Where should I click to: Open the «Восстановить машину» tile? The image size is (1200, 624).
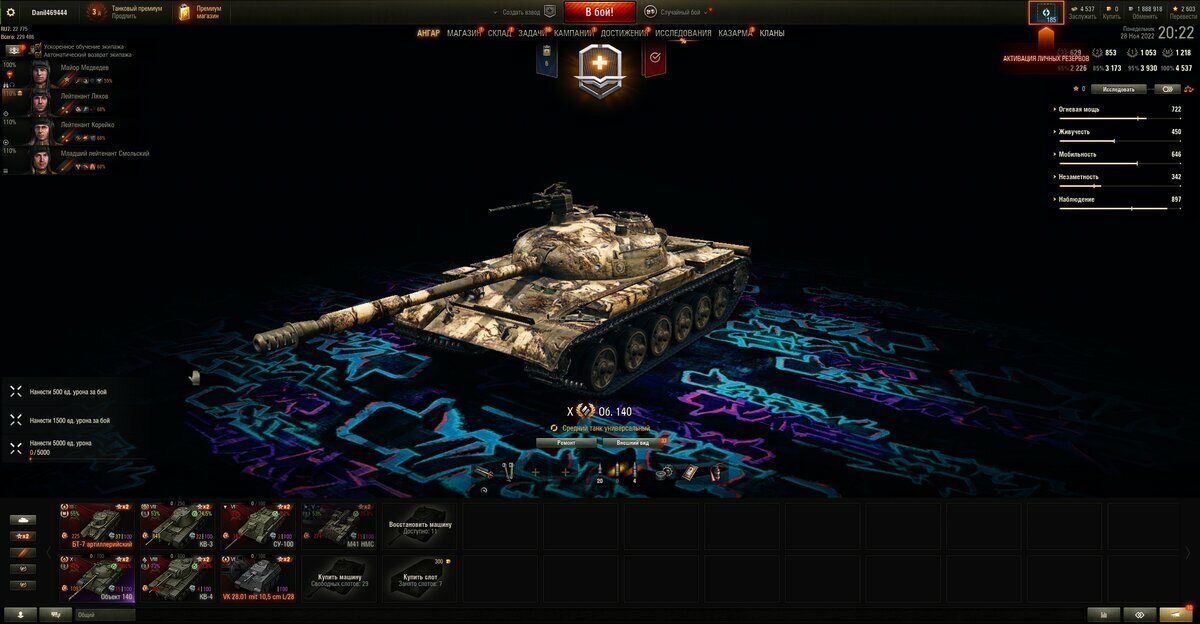pyautogui.click(x=420, y=525)
